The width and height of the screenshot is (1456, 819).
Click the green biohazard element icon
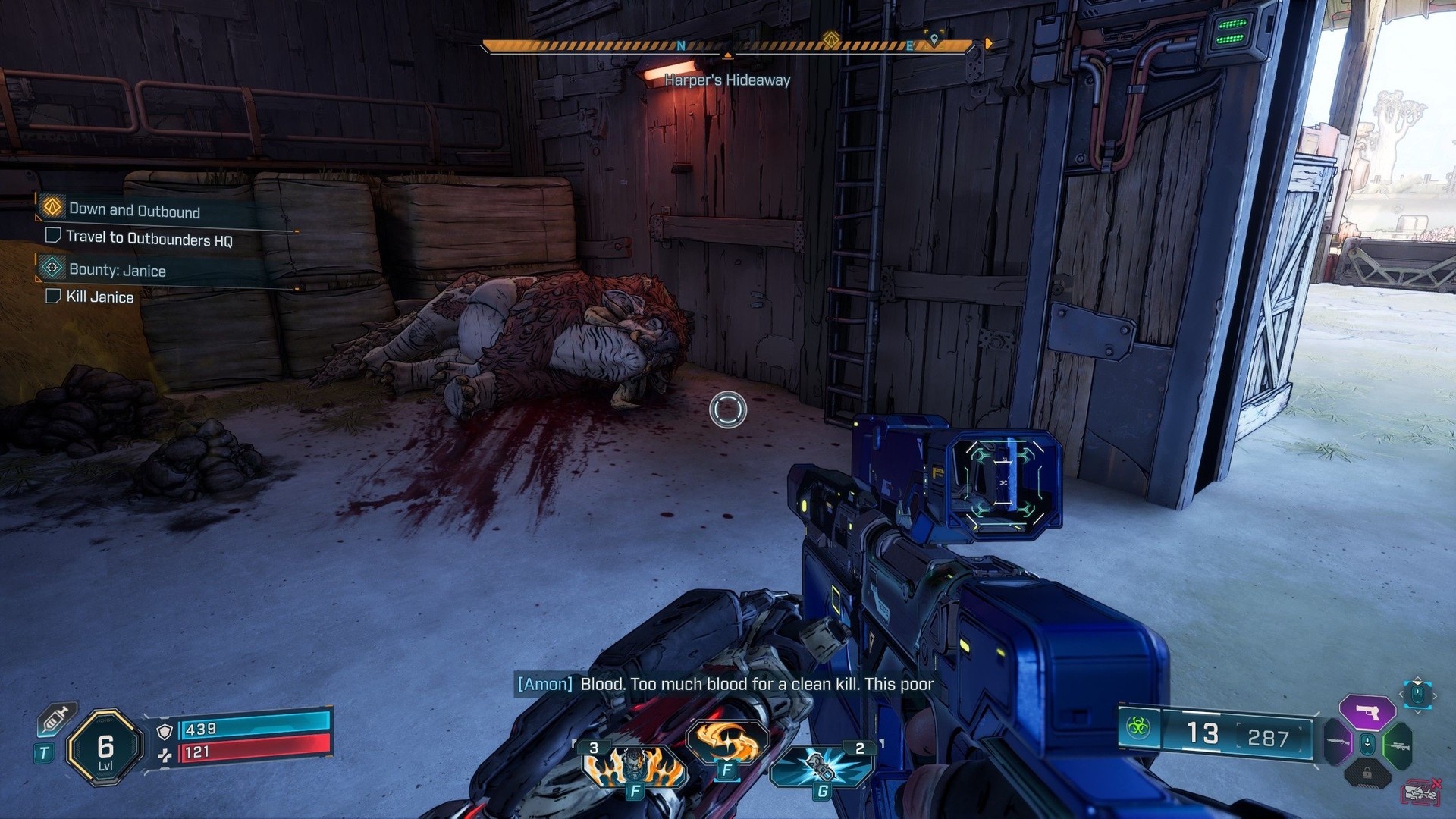pyautogui.click(x=1137, y=729)
